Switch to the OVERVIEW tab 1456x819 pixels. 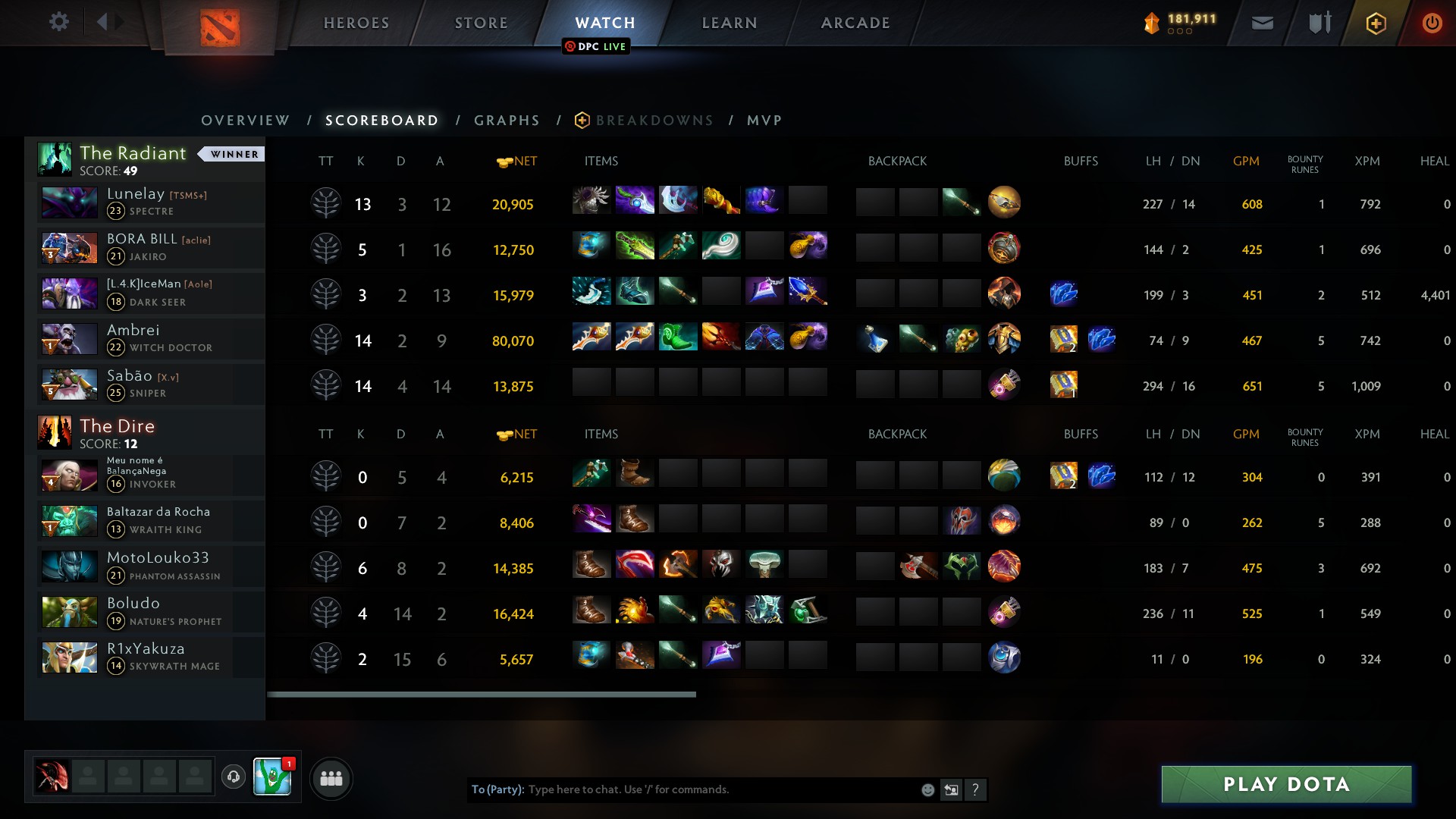pyautogui.click(x=244, y=120)
